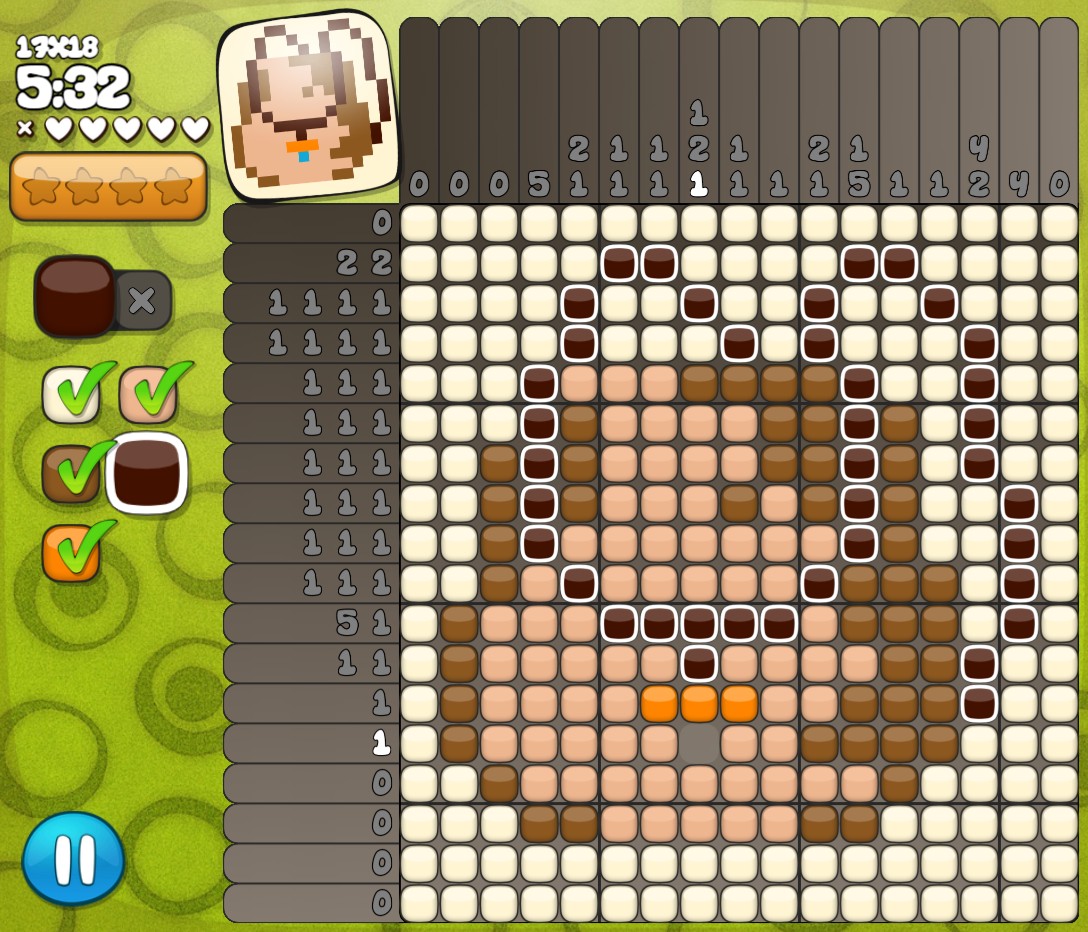Choose the cream white color swatch

[71, 394]
